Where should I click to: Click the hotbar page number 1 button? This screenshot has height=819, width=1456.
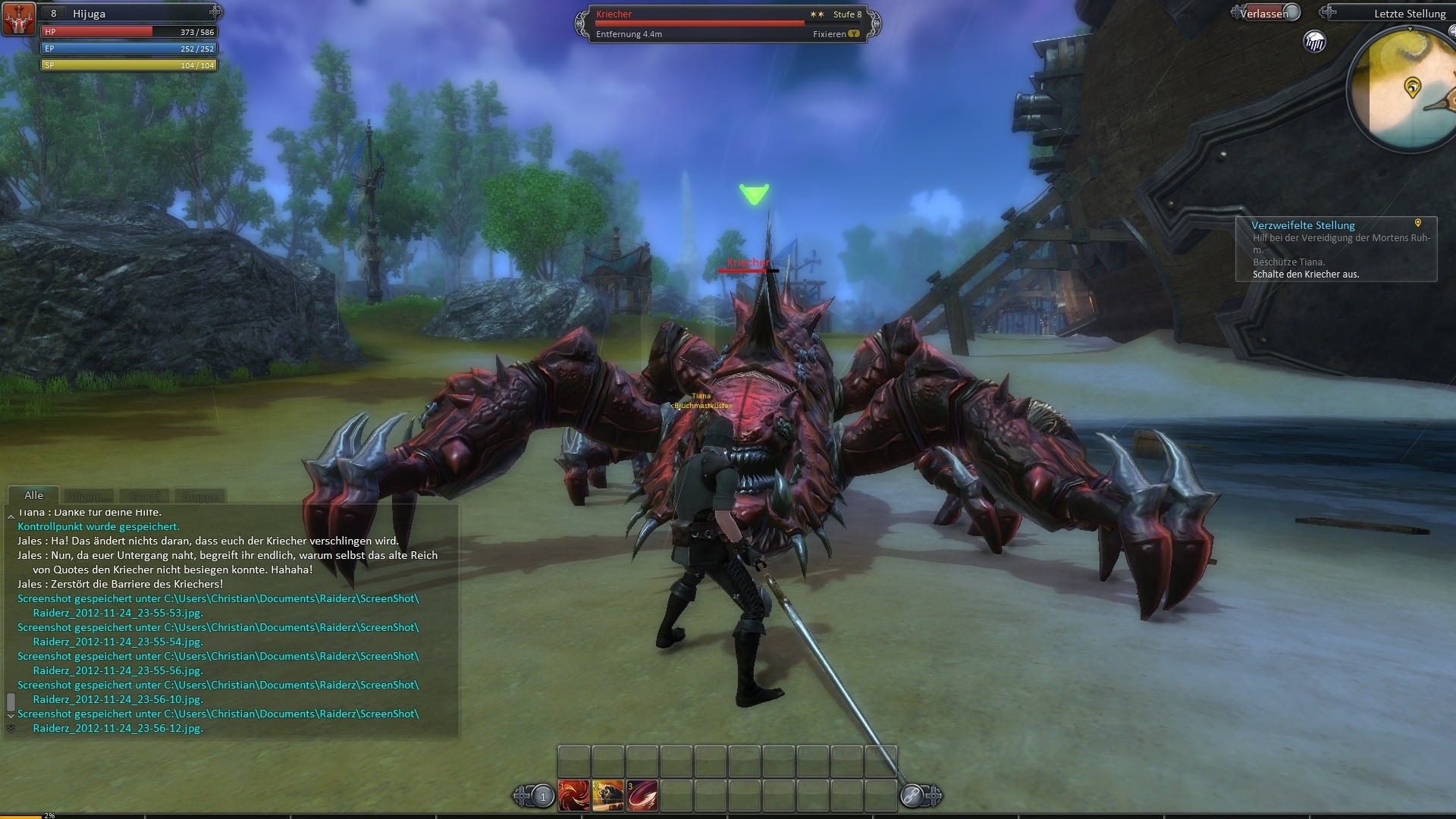[x=542, y=796]
